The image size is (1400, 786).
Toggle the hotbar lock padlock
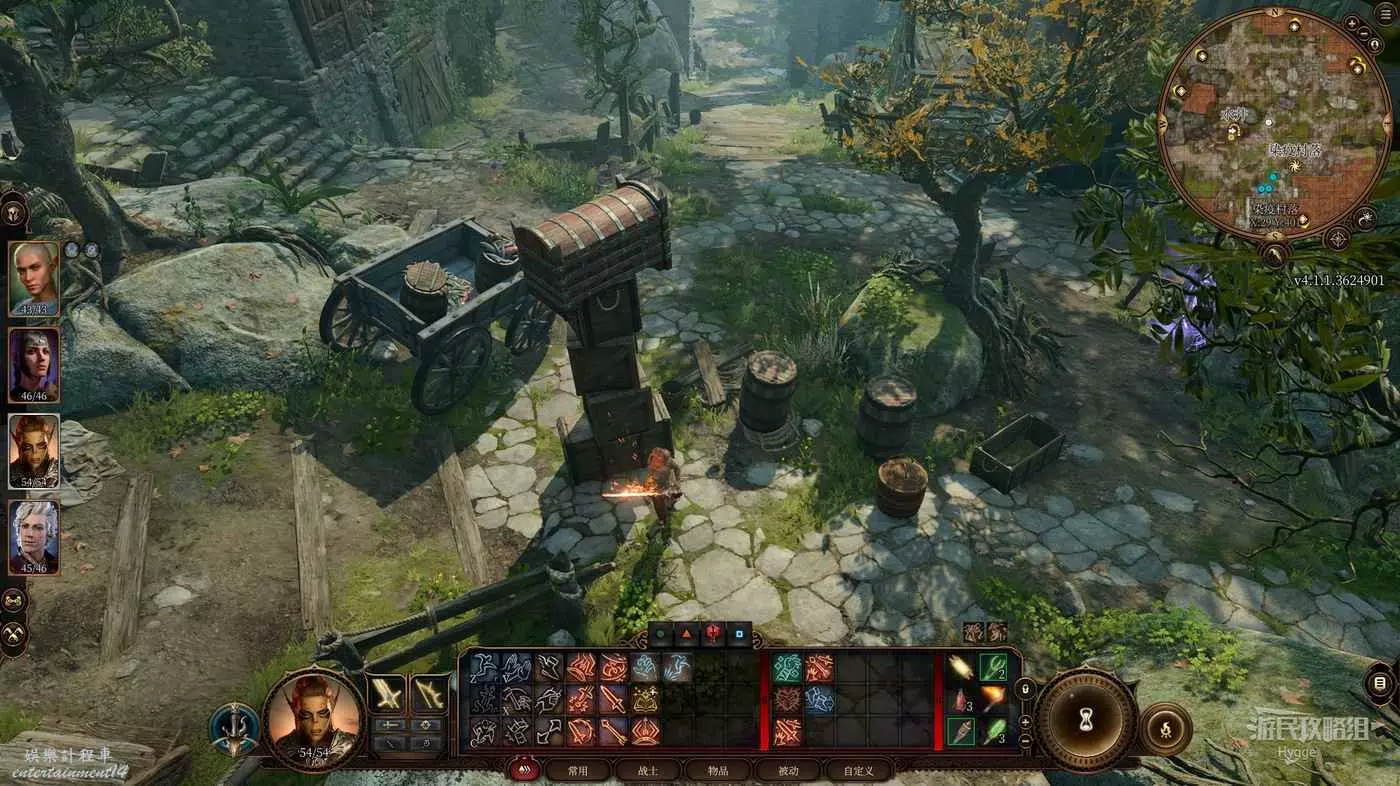1024,689
